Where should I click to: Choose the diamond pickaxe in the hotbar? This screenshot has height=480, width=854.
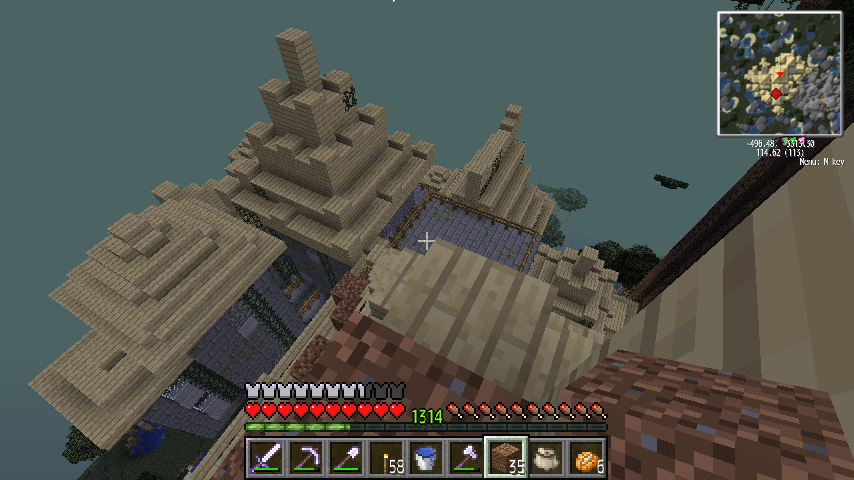306,458
